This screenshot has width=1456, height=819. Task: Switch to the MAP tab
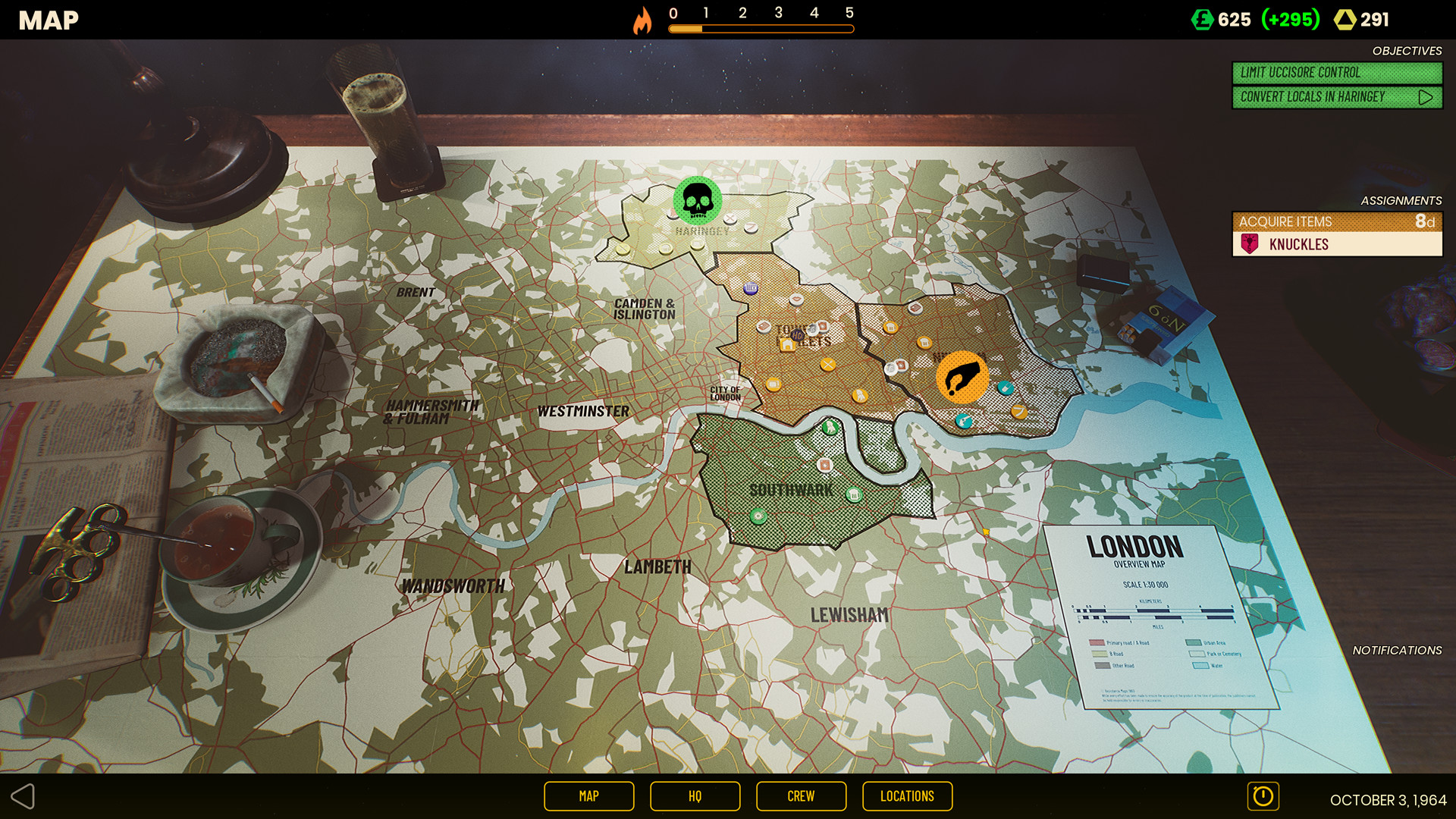[588, 796]
